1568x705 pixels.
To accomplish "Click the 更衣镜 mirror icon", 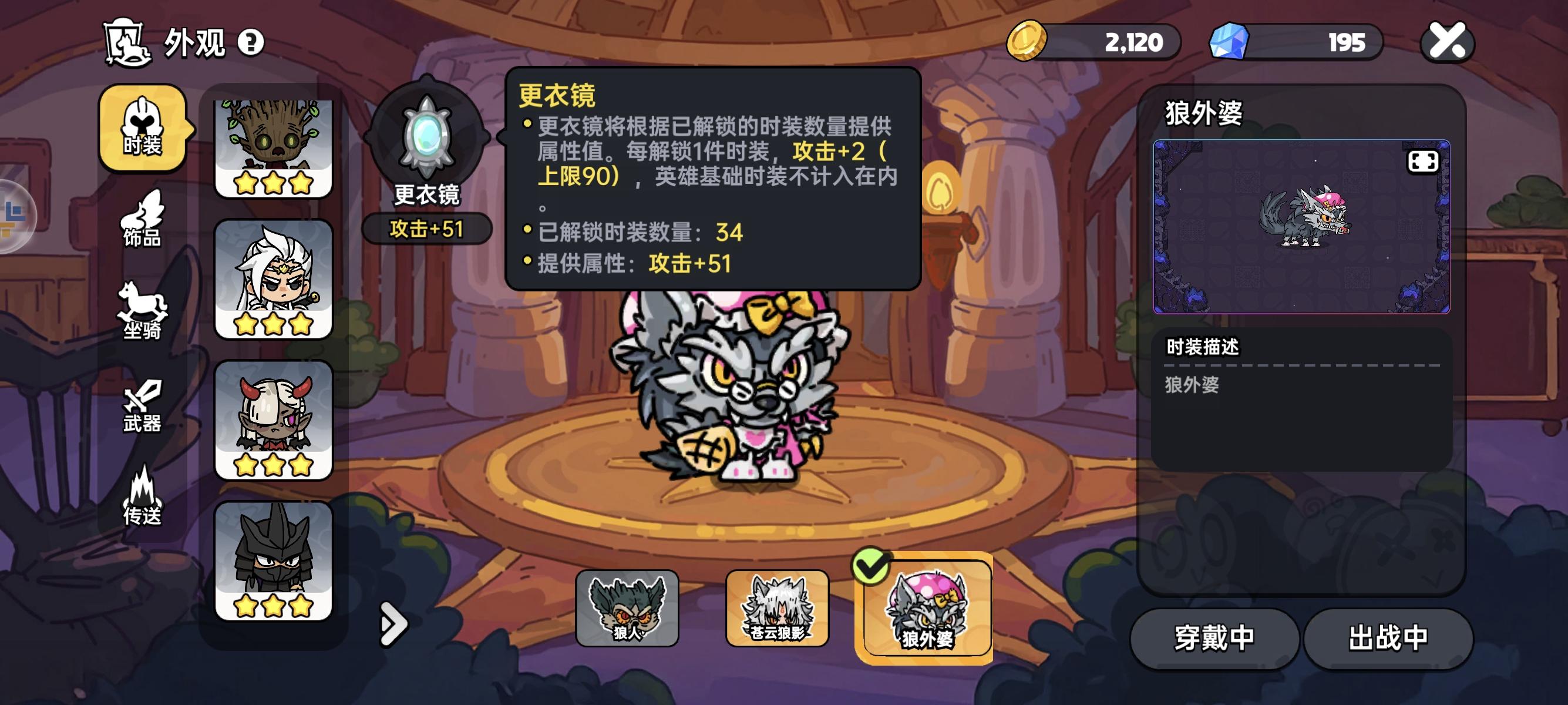I will point(428,137).
